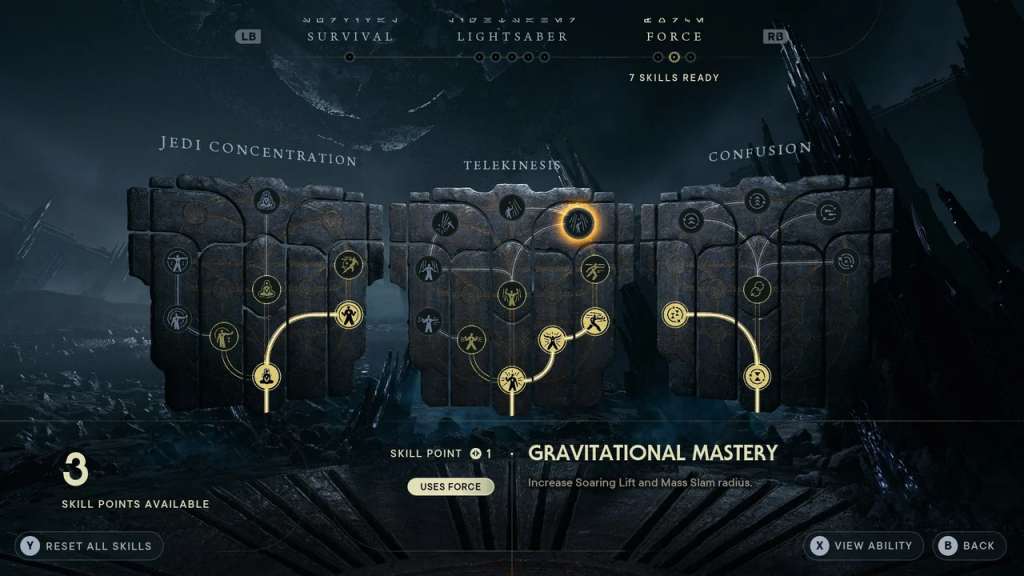Image resolution: width=1024 pixels, height=576 pixels.
Task: Select the highlighted Gravitational Mastery skill node
Action: click(578, 222)
